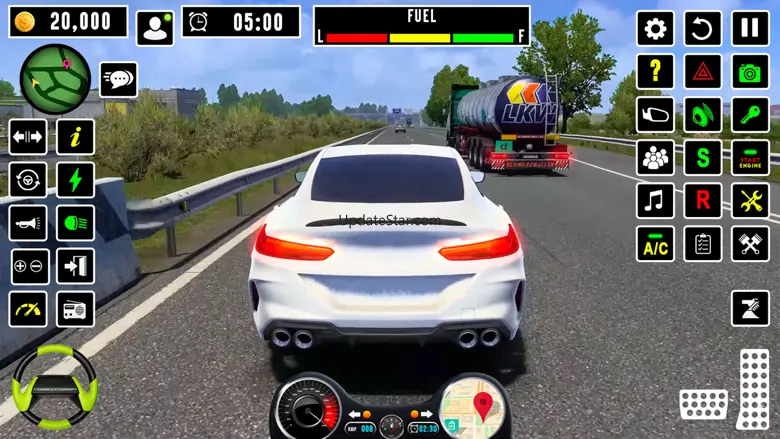Open the chat speech bubble
The width and height of the screenshot is (780, 439).
click(x=118, y=79)
